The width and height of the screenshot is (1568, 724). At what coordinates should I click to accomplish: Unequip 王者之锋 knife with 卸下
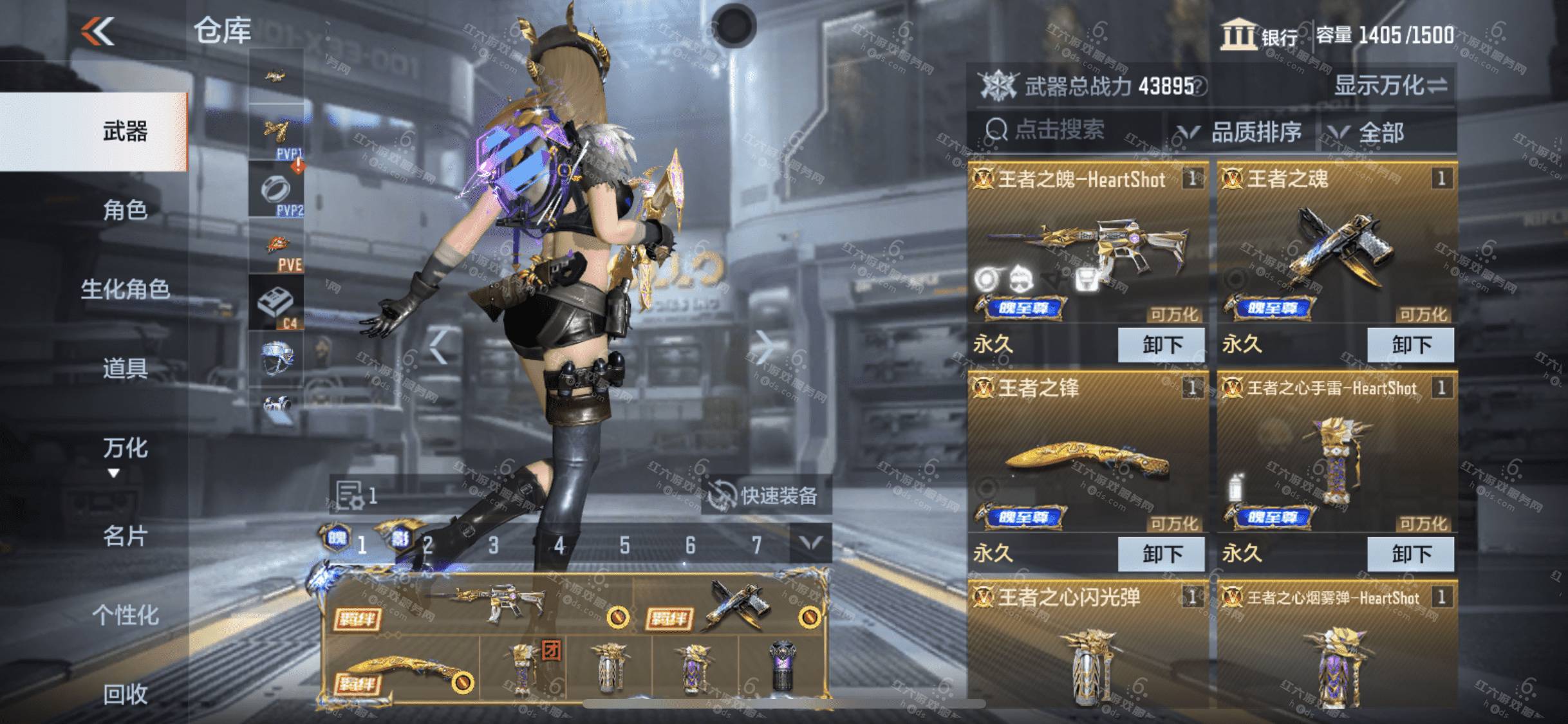[x=1161, y=553]
